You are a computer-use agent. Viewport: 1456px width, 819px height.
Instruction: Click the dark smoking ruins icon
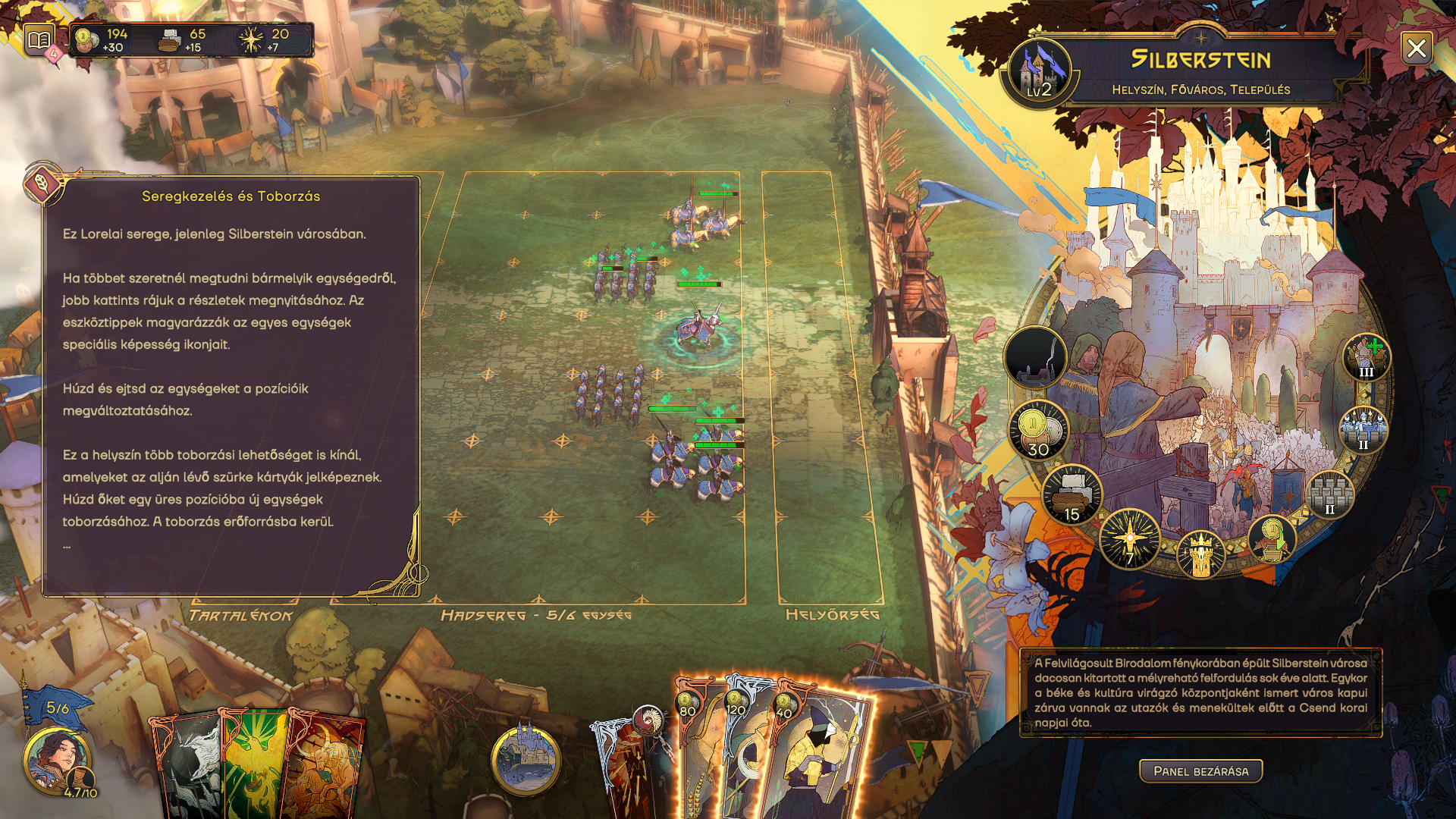tap(1035, 357)
